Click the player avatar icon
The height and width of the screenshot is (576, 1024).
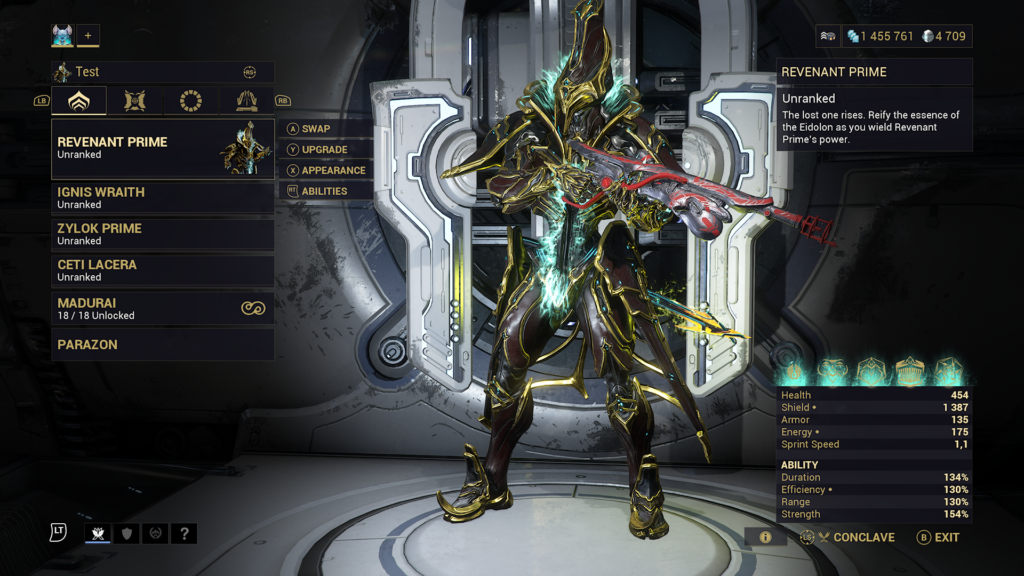[63, 36]
